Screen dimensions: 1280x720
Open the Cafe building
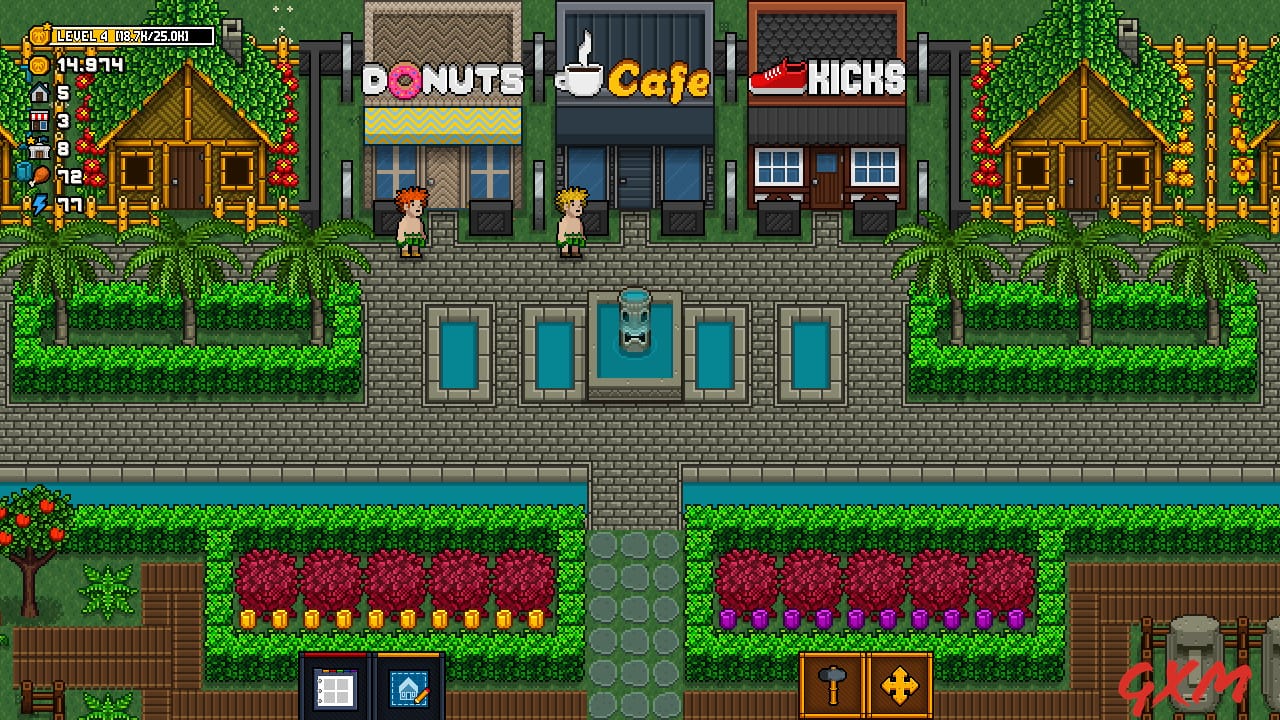coord(635,110)
